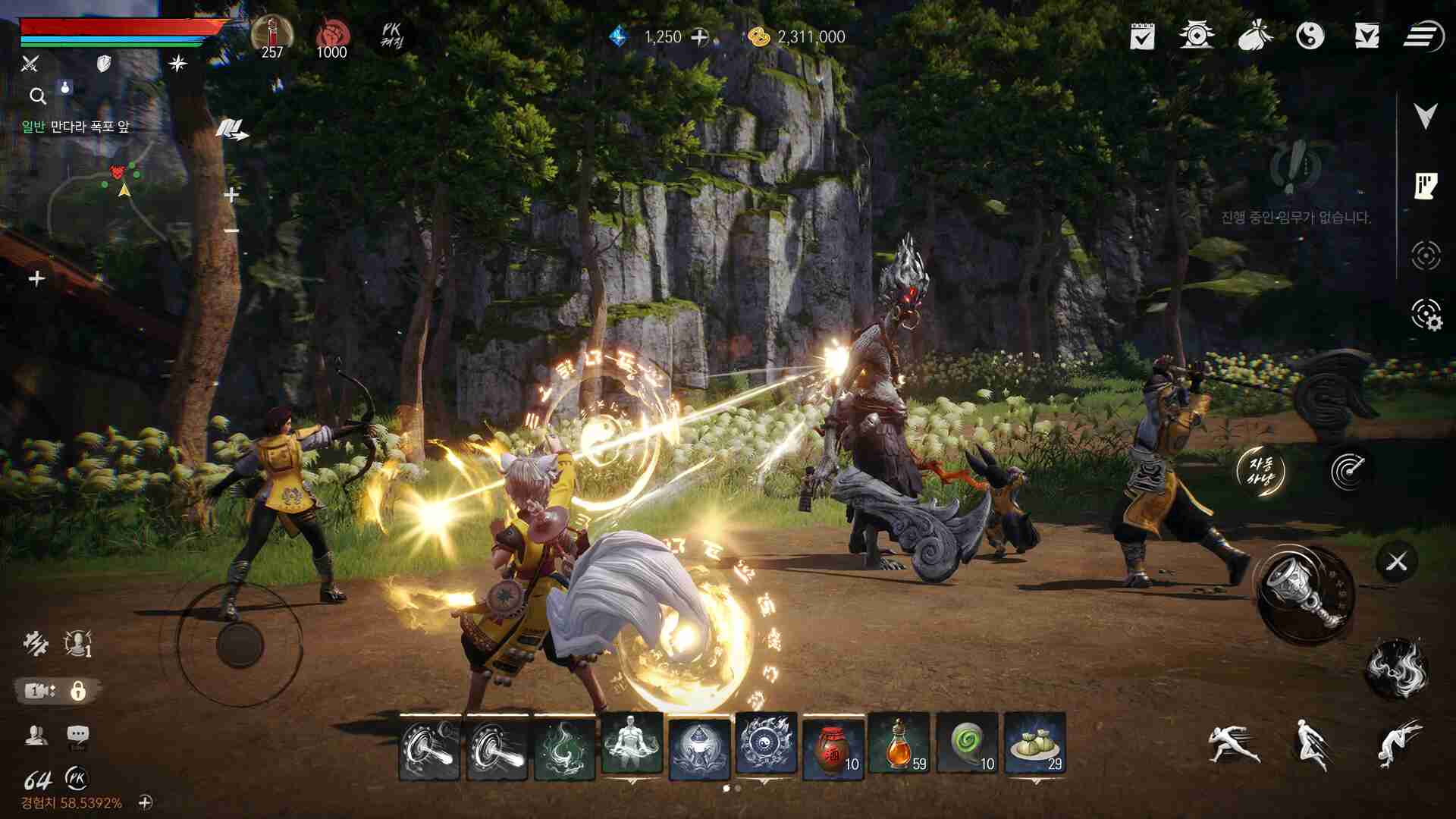Open the calendar checklist icon
The image size is (1456, 819).
[1142, 36]
